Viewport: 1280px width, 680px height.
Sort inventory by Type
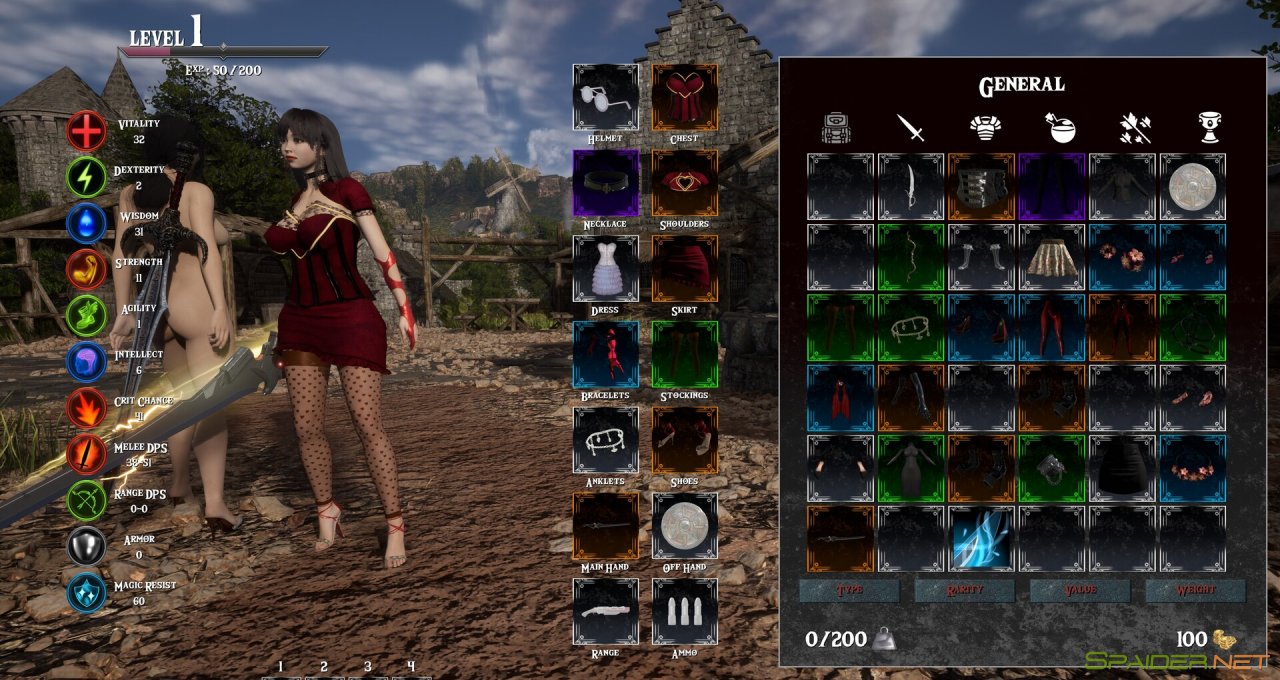pyautogui.click(x=848, y=590)
